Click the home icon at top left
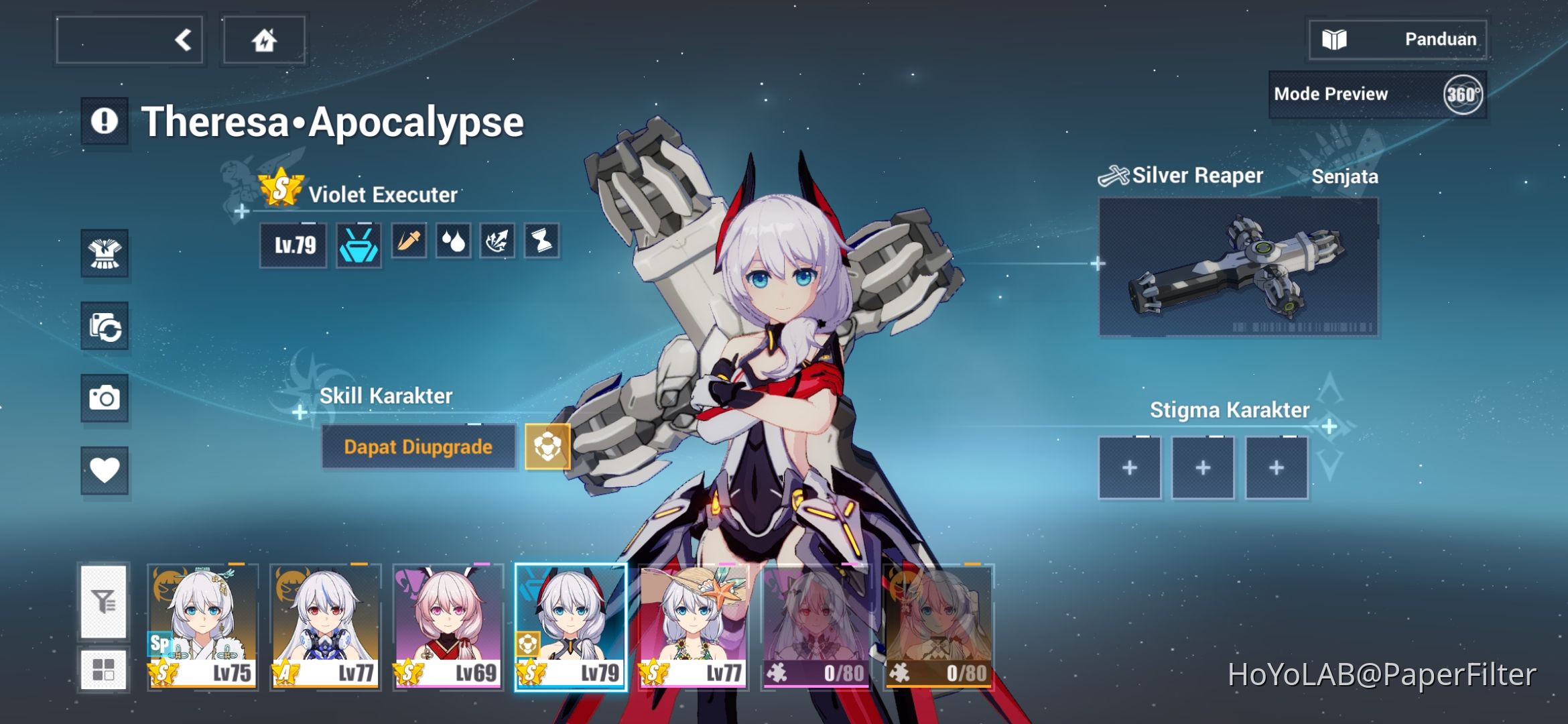This screenshot has height=724, width=1568. 263,40
